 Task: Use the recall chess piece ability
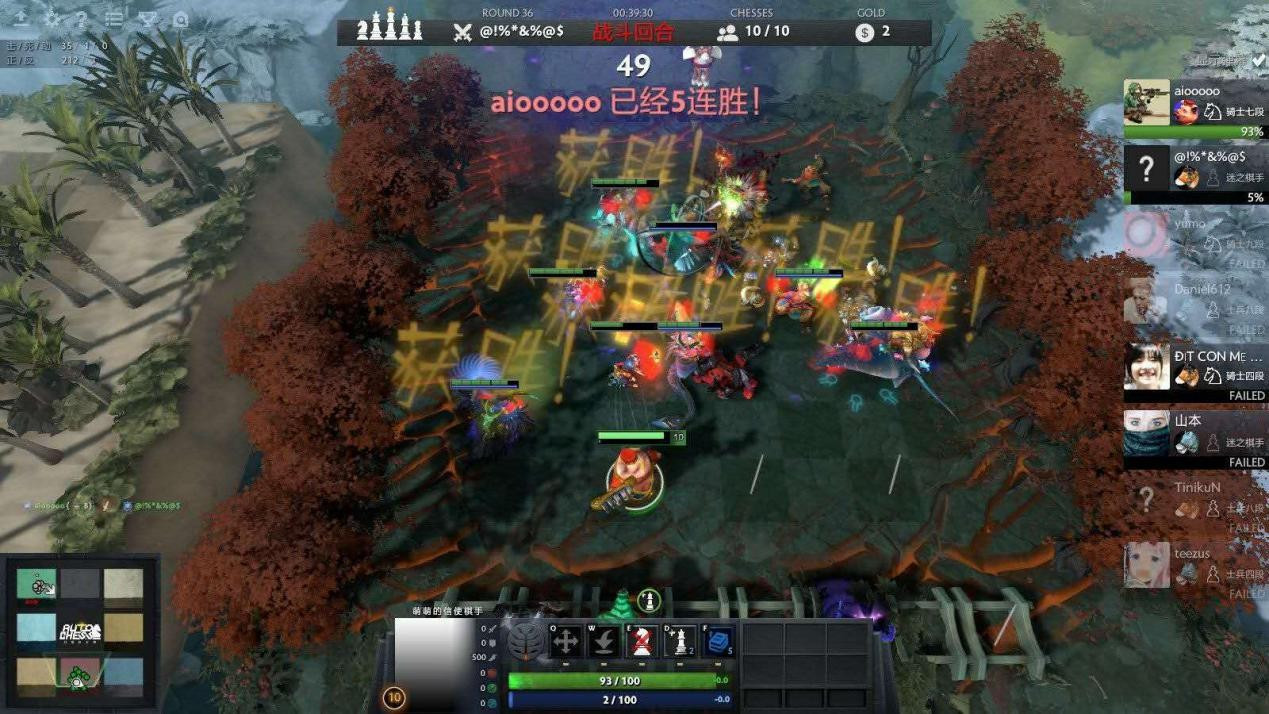(603, 641)
